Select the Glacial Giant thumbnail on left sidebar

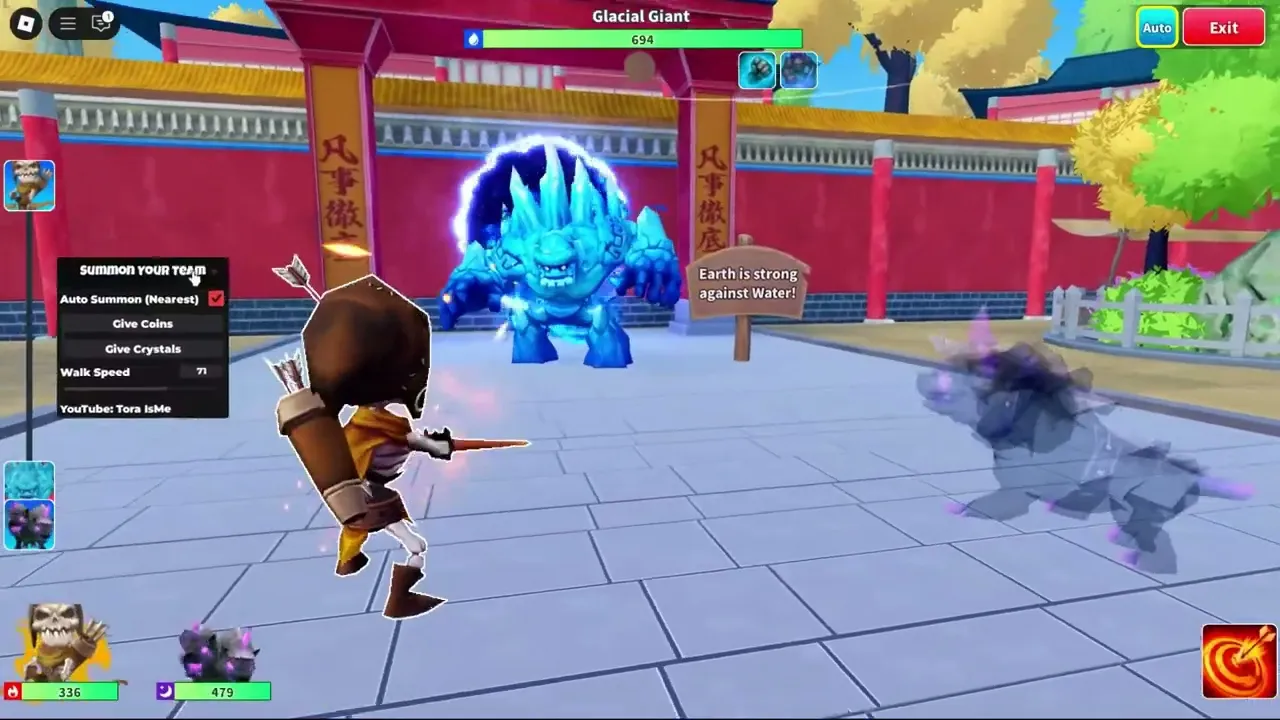tap(29, 481)
